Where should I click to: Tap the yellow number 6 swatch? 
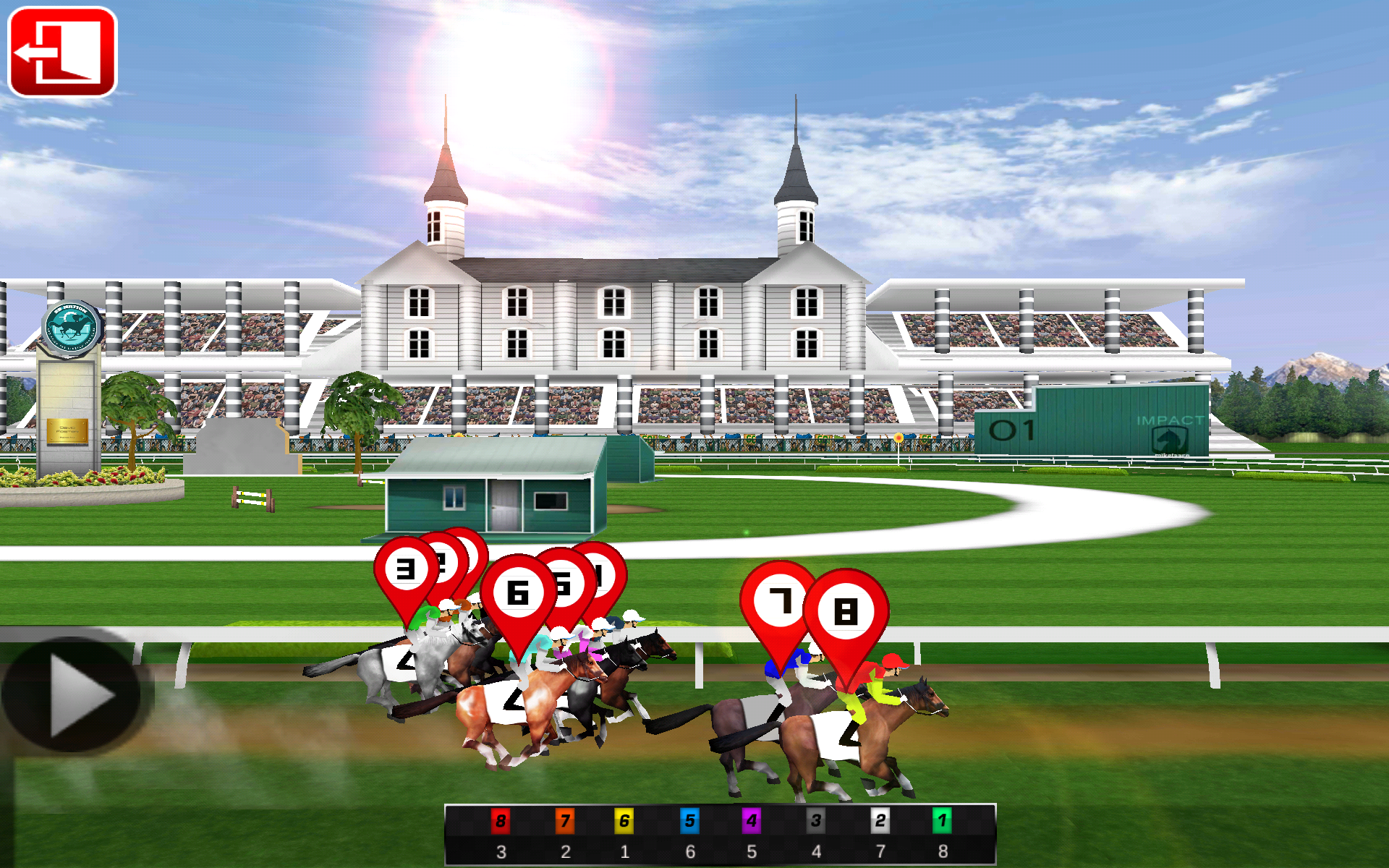(x=624, y=822)
